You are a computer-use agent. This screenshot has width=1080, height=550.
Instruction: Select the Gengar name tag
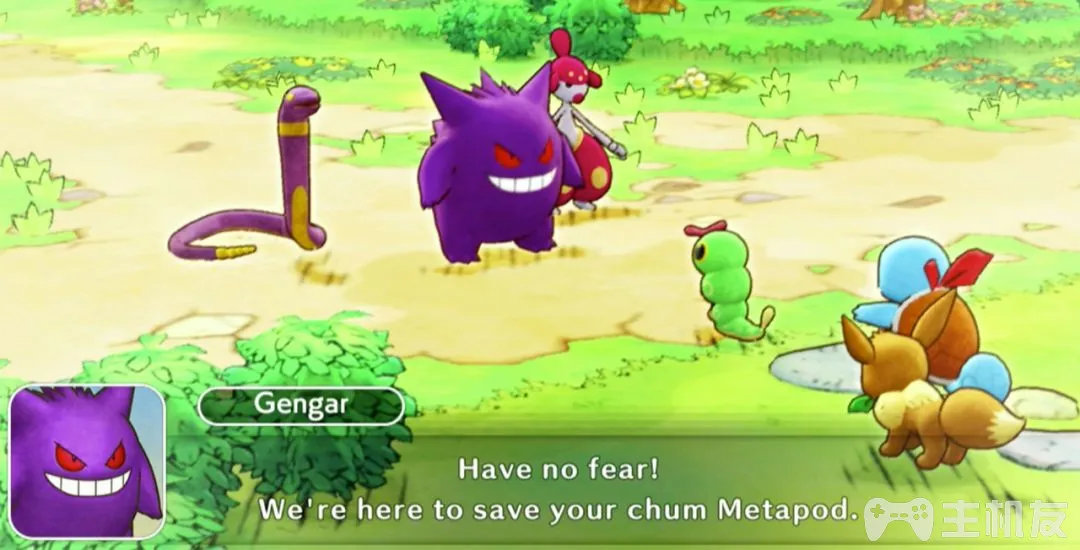click(301, 405)
